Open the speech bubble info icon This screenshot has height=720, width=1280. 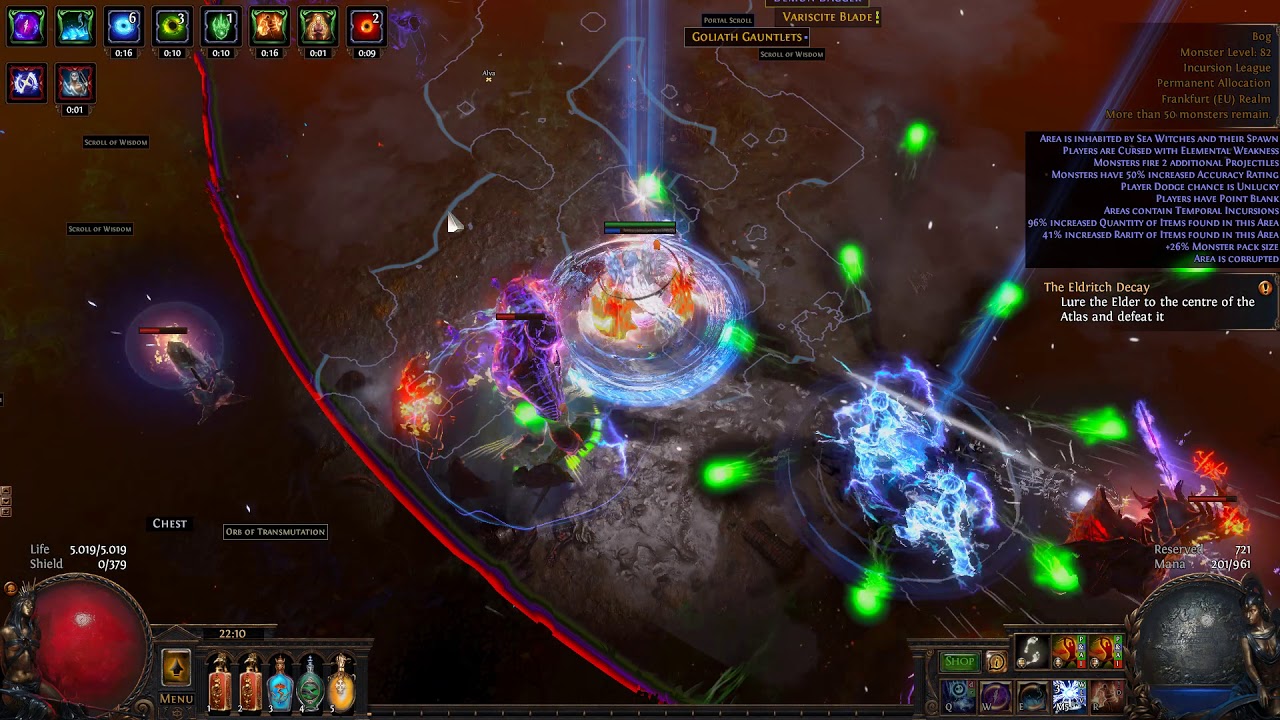pos(996,662)
